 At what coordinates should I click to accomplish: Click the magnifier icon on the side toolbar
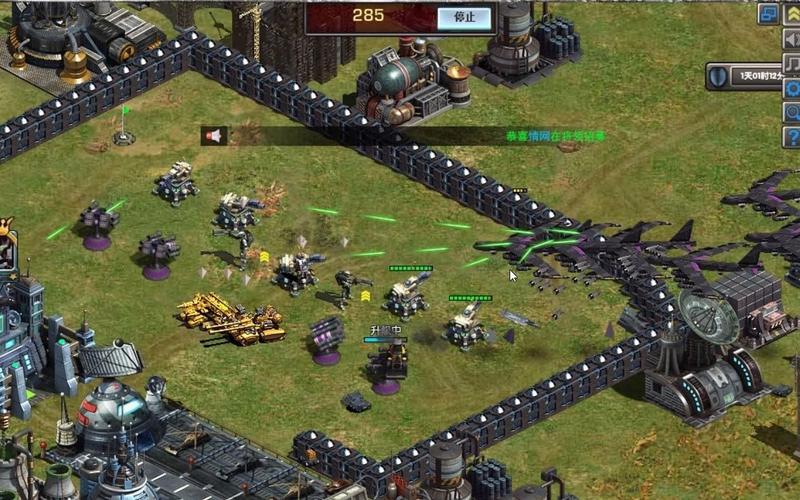(x=791, y=112)
